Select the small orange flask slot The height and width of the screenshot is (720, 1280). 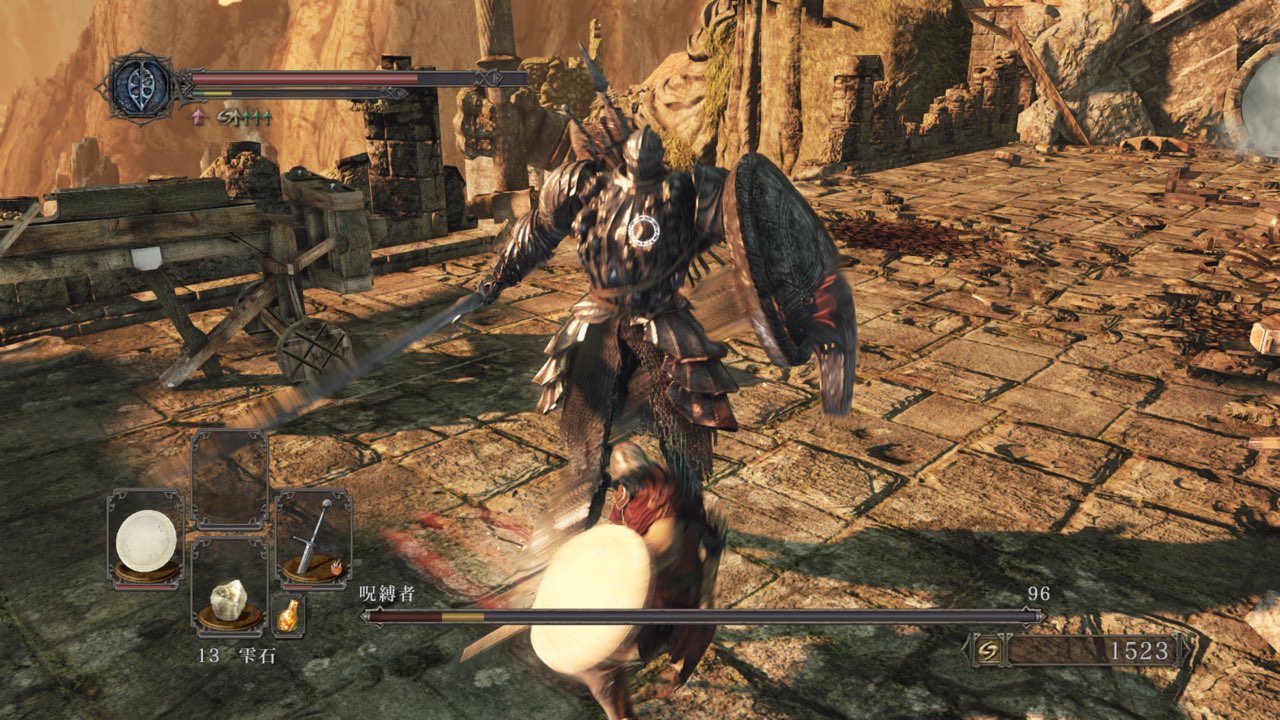click(x=288, y=616)
